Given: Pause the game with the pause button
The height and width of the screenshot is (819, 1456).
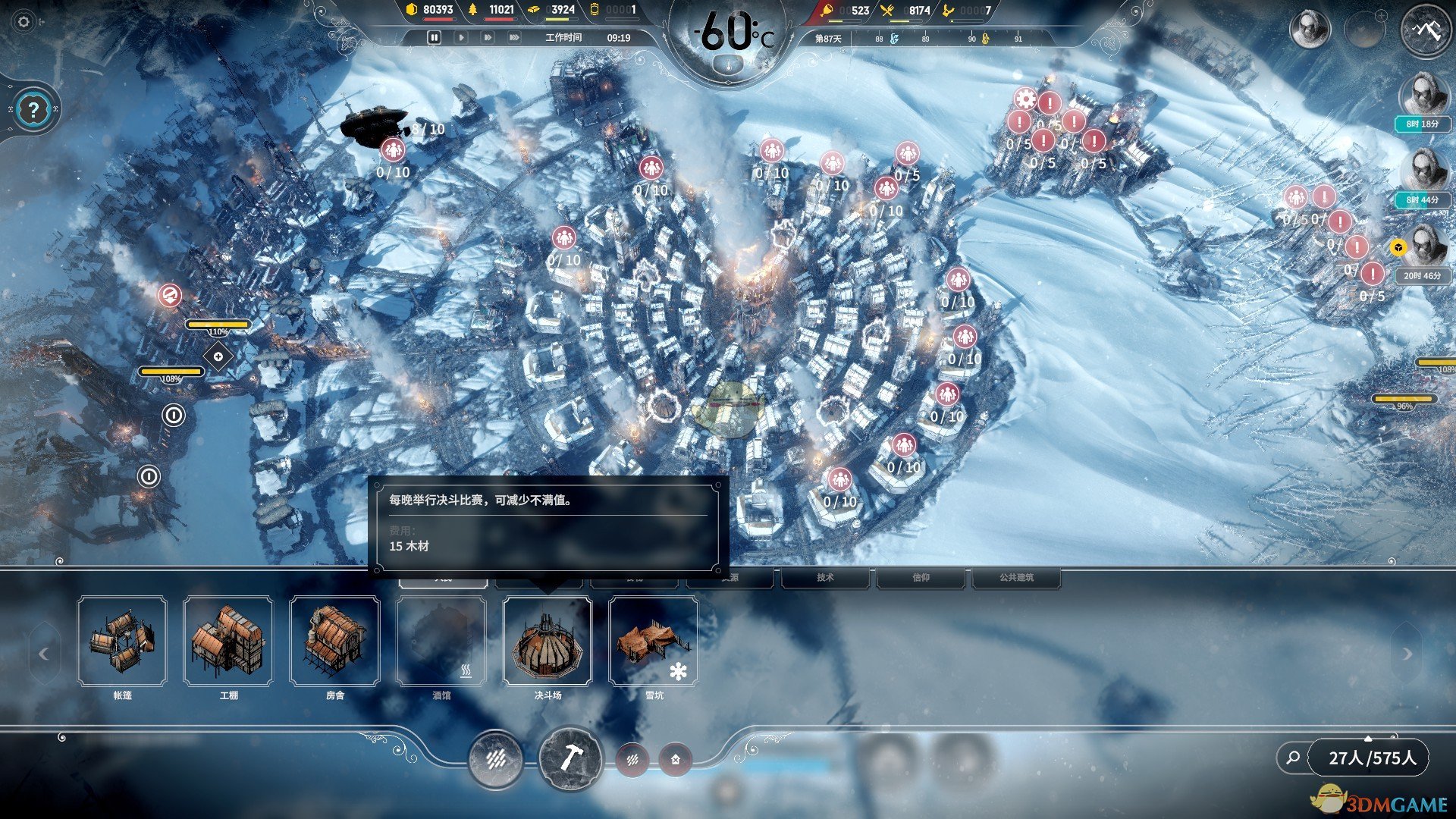Looking at the screenshot, I should point(434,37).
